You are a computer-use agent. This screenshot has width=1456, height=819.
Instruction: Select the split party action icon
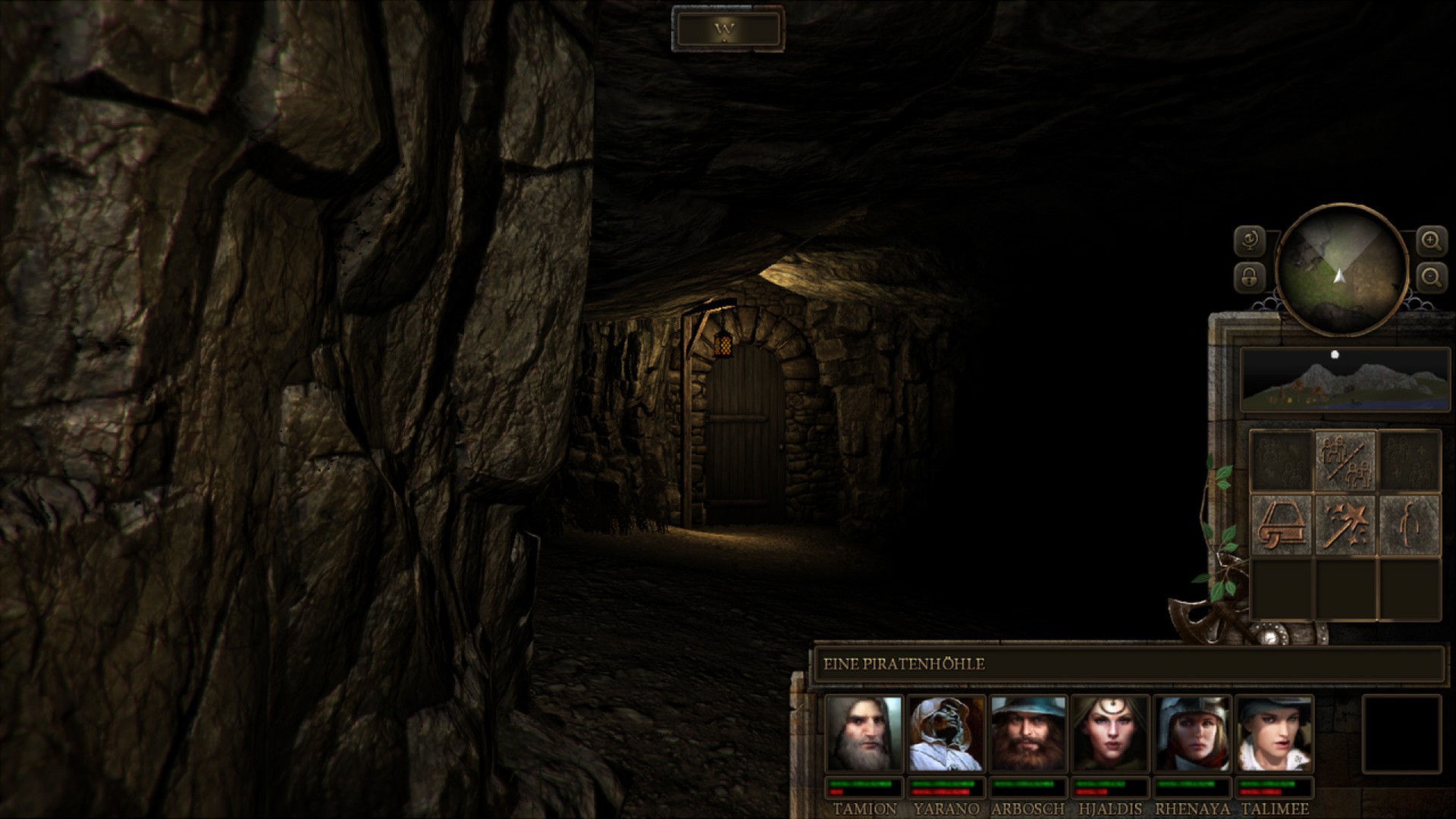pos(1345,460)
